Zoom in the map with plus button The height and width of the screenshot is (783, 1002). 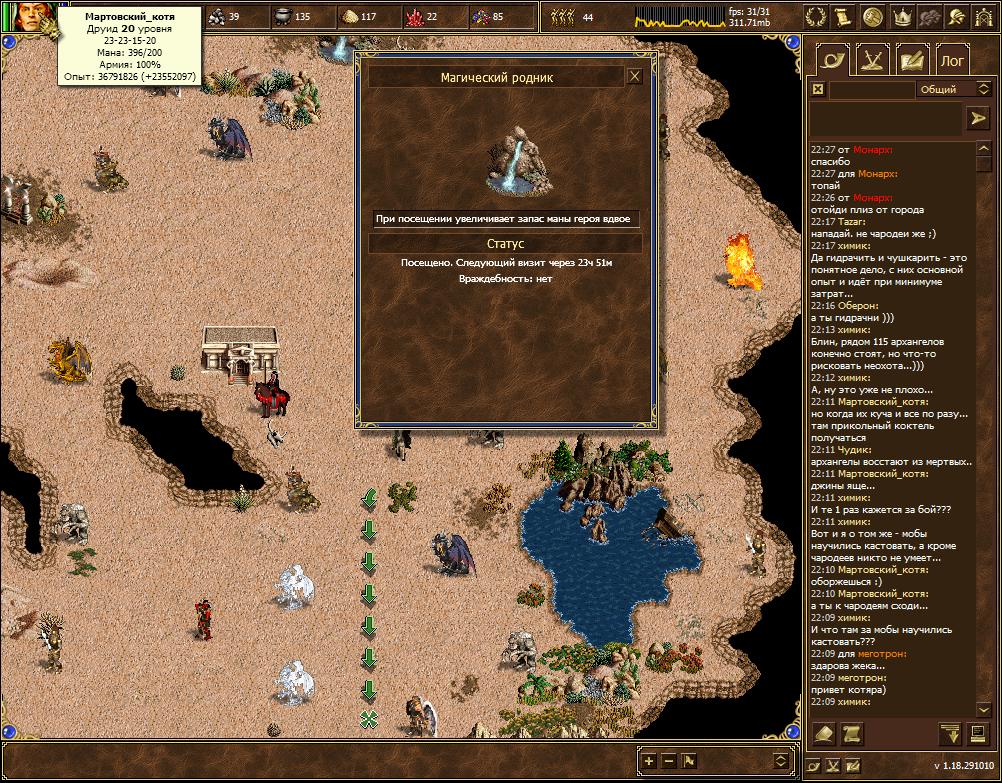(x=649, y=761)
